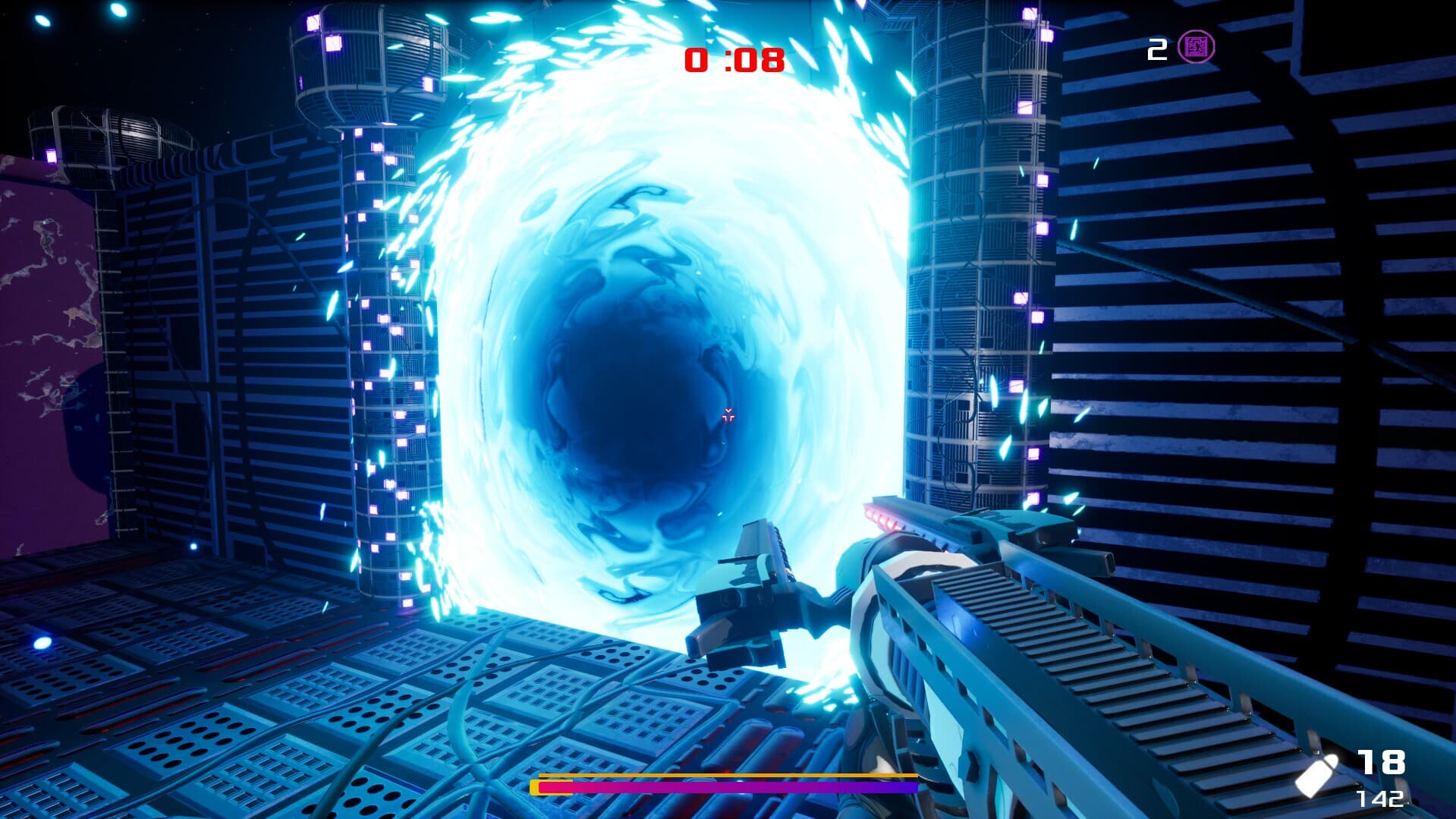Screen dimensions: 1456x819
Task: Click the collected items count showing 2
Action: point(1156,48)
